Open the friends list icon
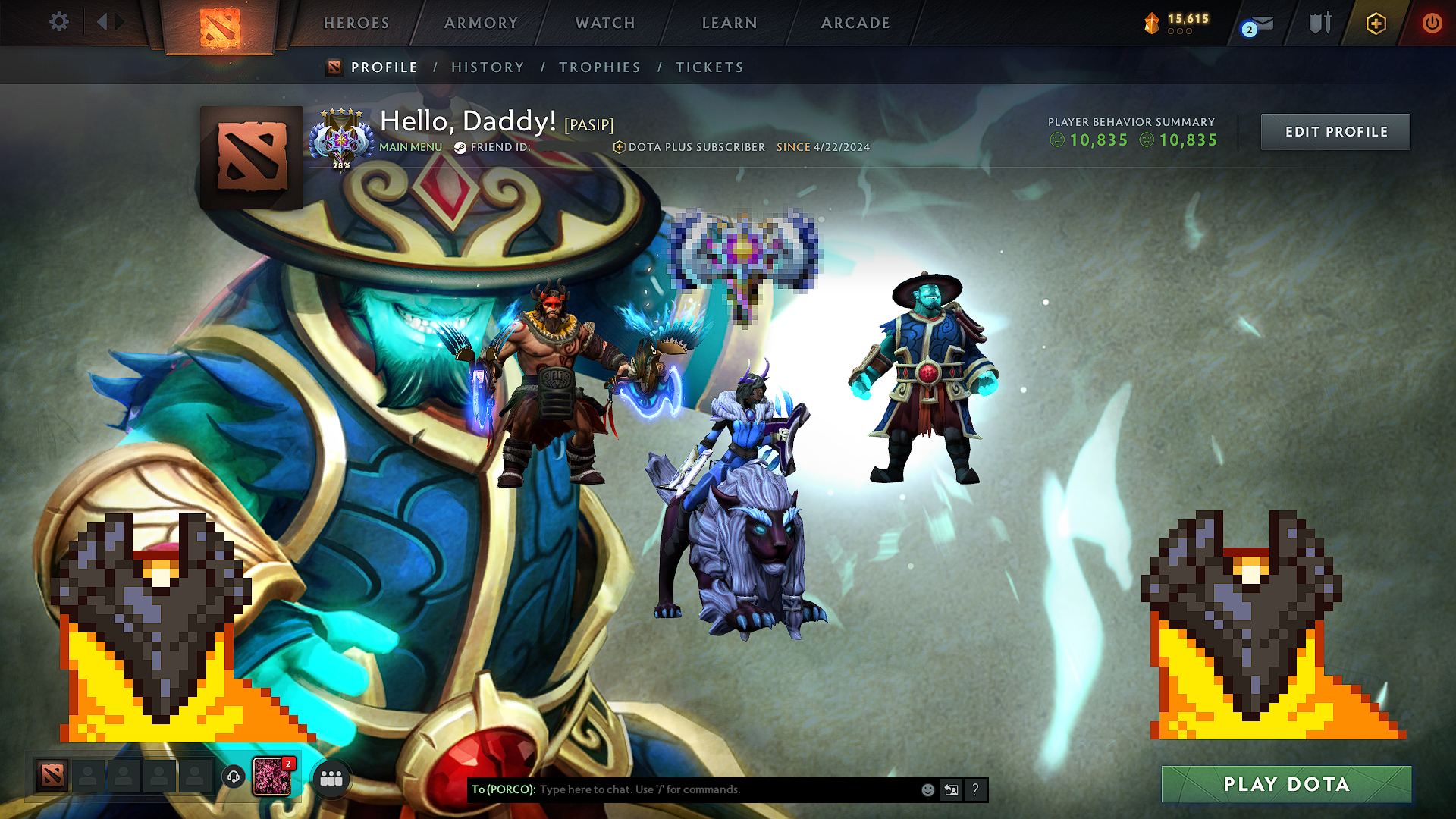The height and width of the screenshot is (819, 1456). click(x=331, y=777)
